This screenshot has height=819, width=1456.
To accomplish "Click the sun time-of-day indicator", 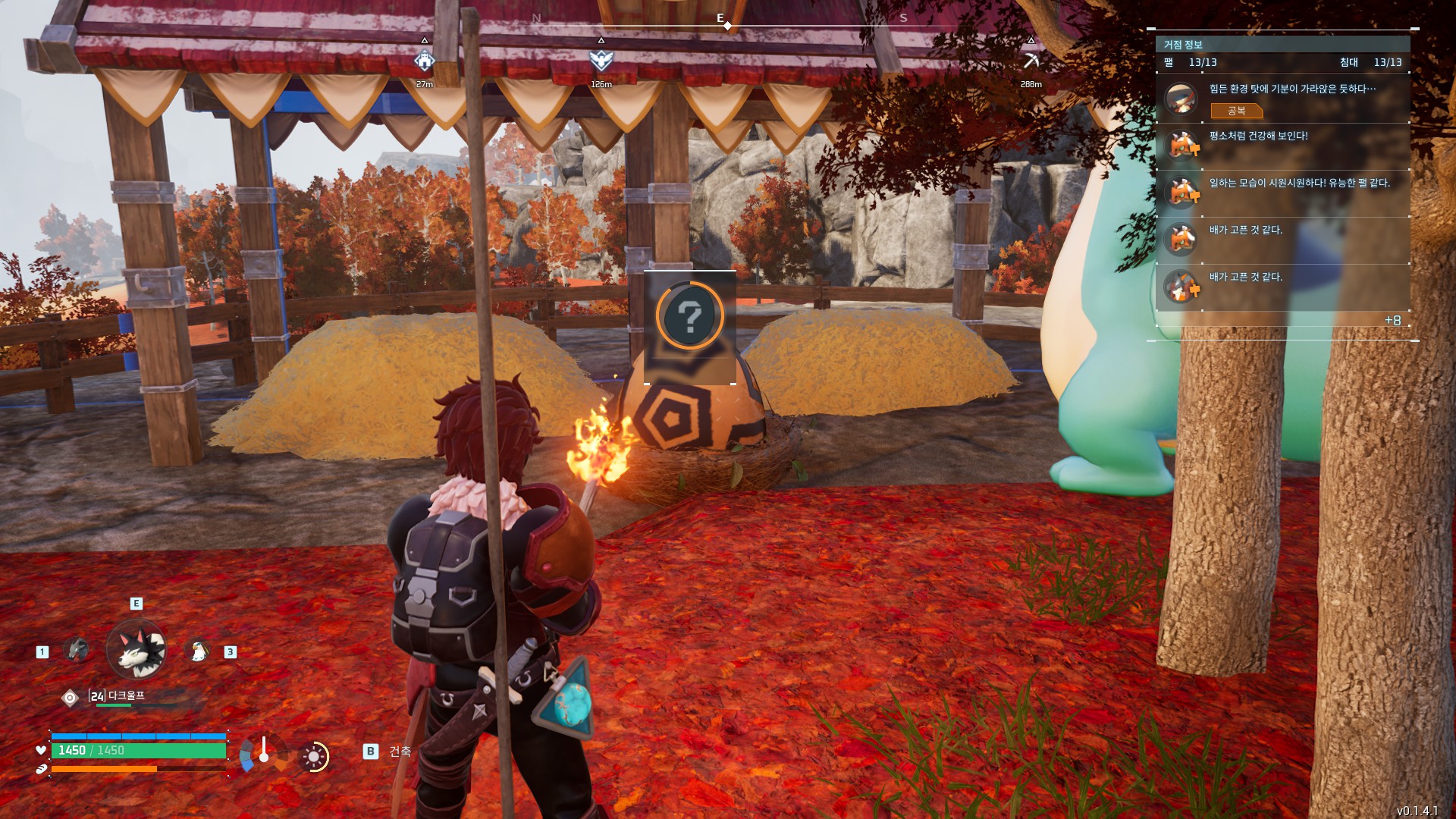I will (314, 757).
